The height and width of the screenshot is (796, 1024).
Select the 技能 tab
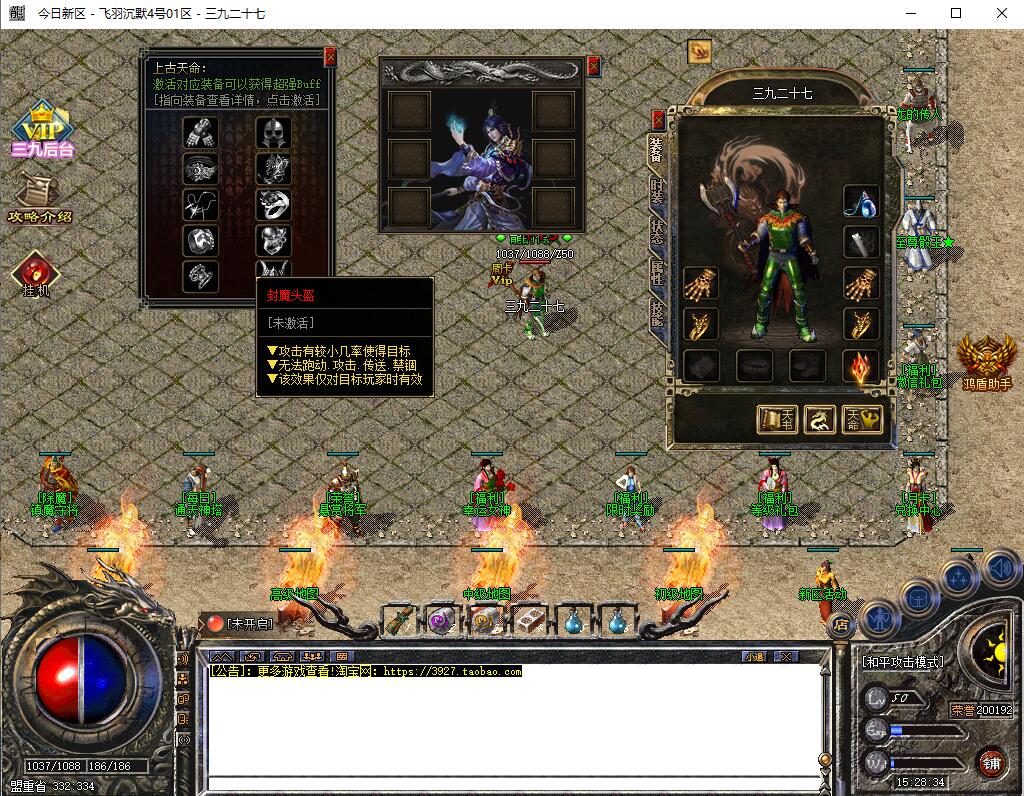click(x=657, y=313)
